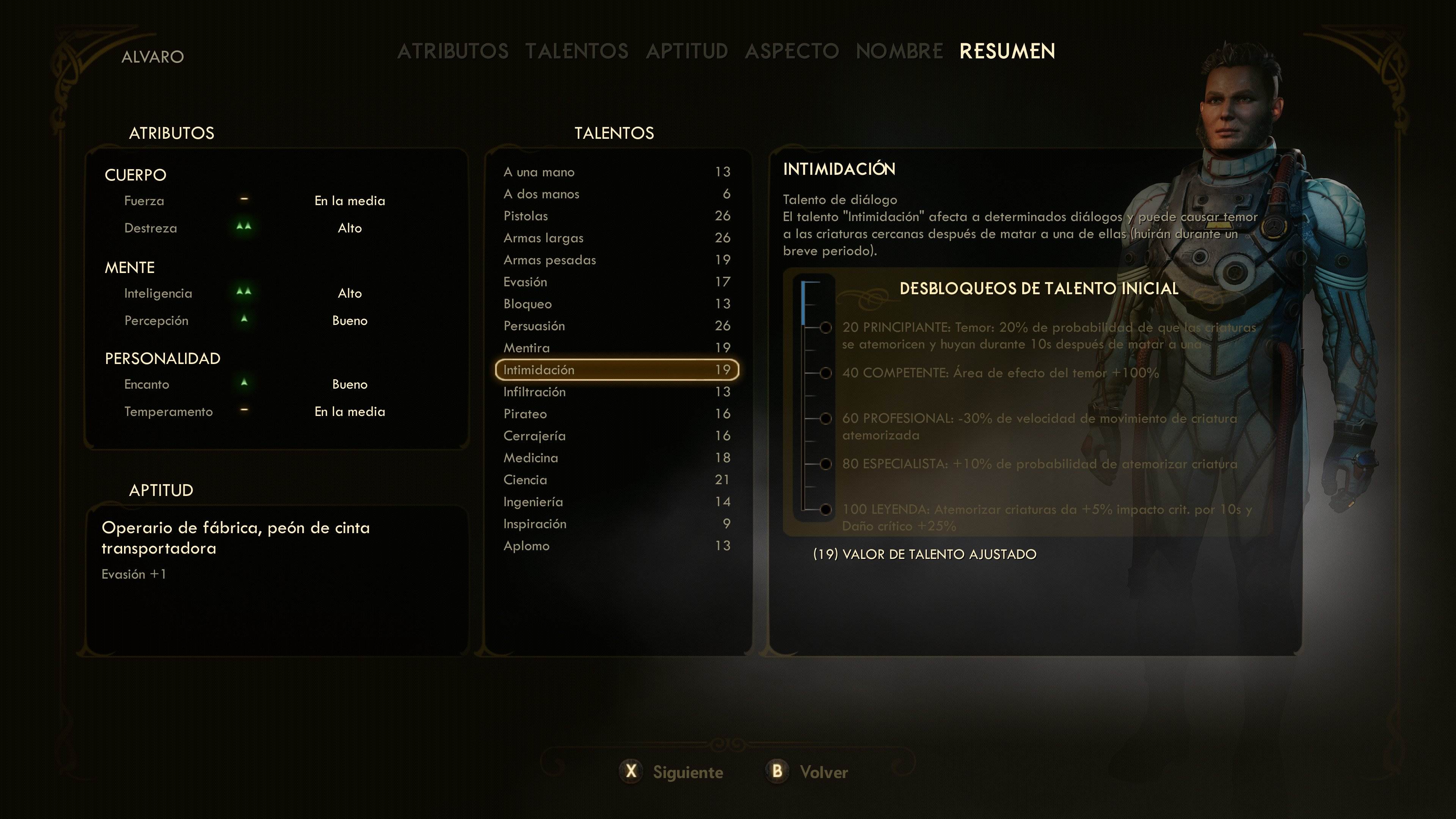The width and height of the screenshot is (1456, 819).
Task: Open the TALENTOS tab
Action: pyautogui.click(x=576, y=52)
